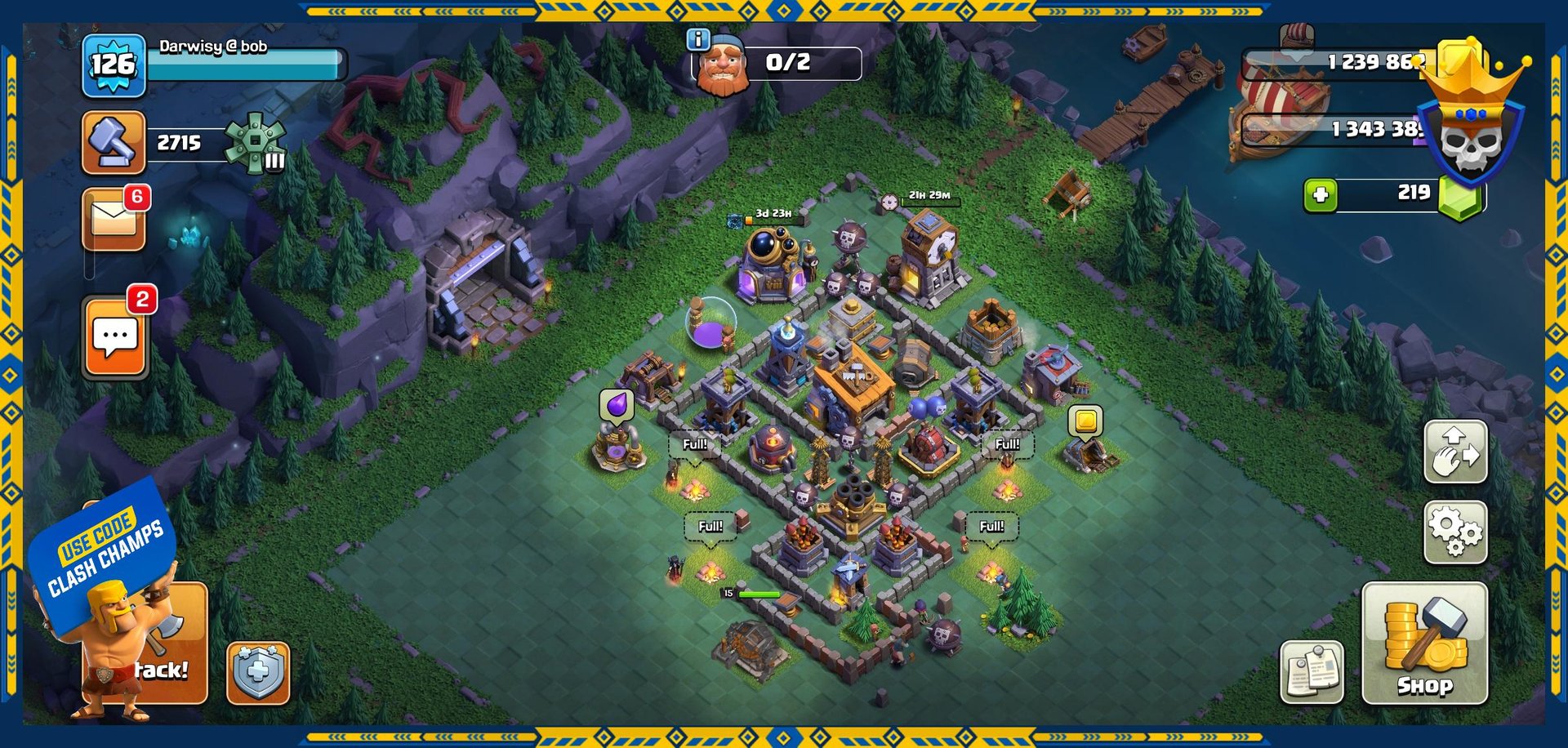Screen dimensions: 1568x748
Task: Open the chat with 2 notifications
Action: click(115, 336)
